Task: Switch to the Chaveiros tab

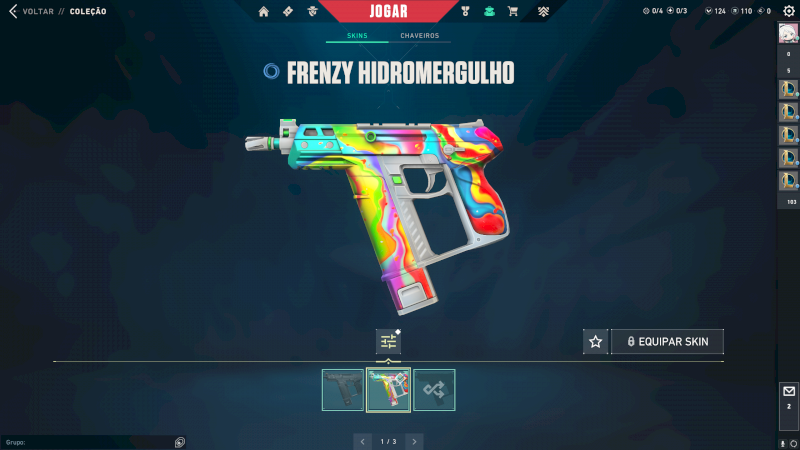Action: click(x=419, y=36)
